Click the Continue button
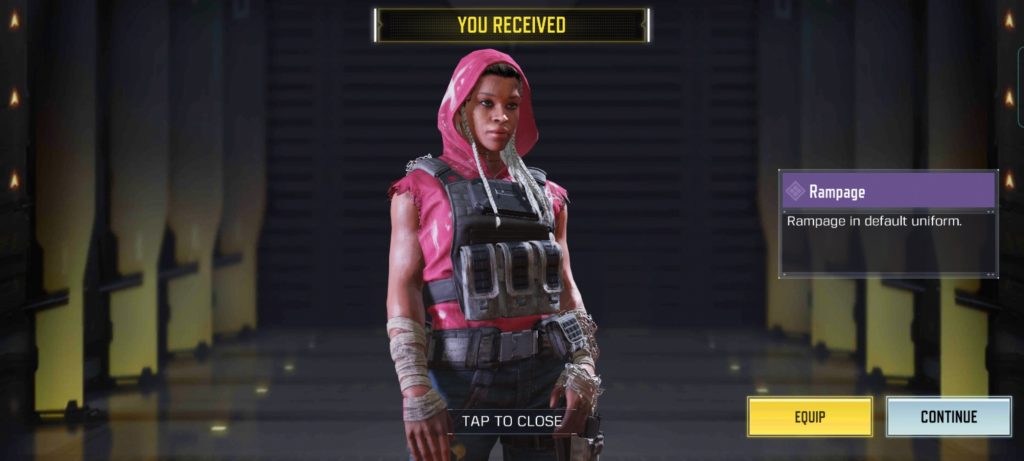 point(948,416)
